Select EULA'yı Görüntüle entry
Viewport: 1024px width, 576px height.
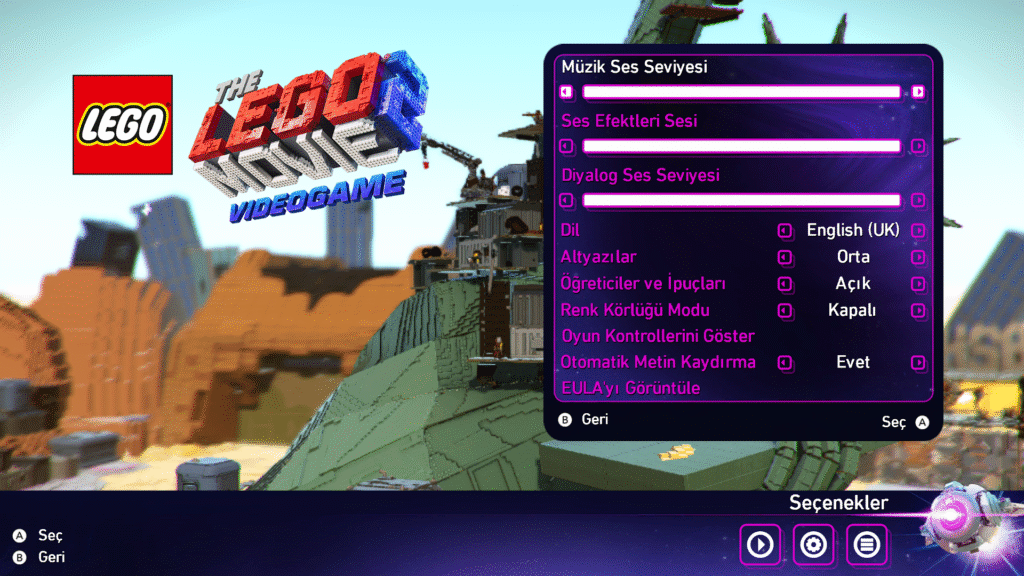pyautogui.click(x=631, y=388)
